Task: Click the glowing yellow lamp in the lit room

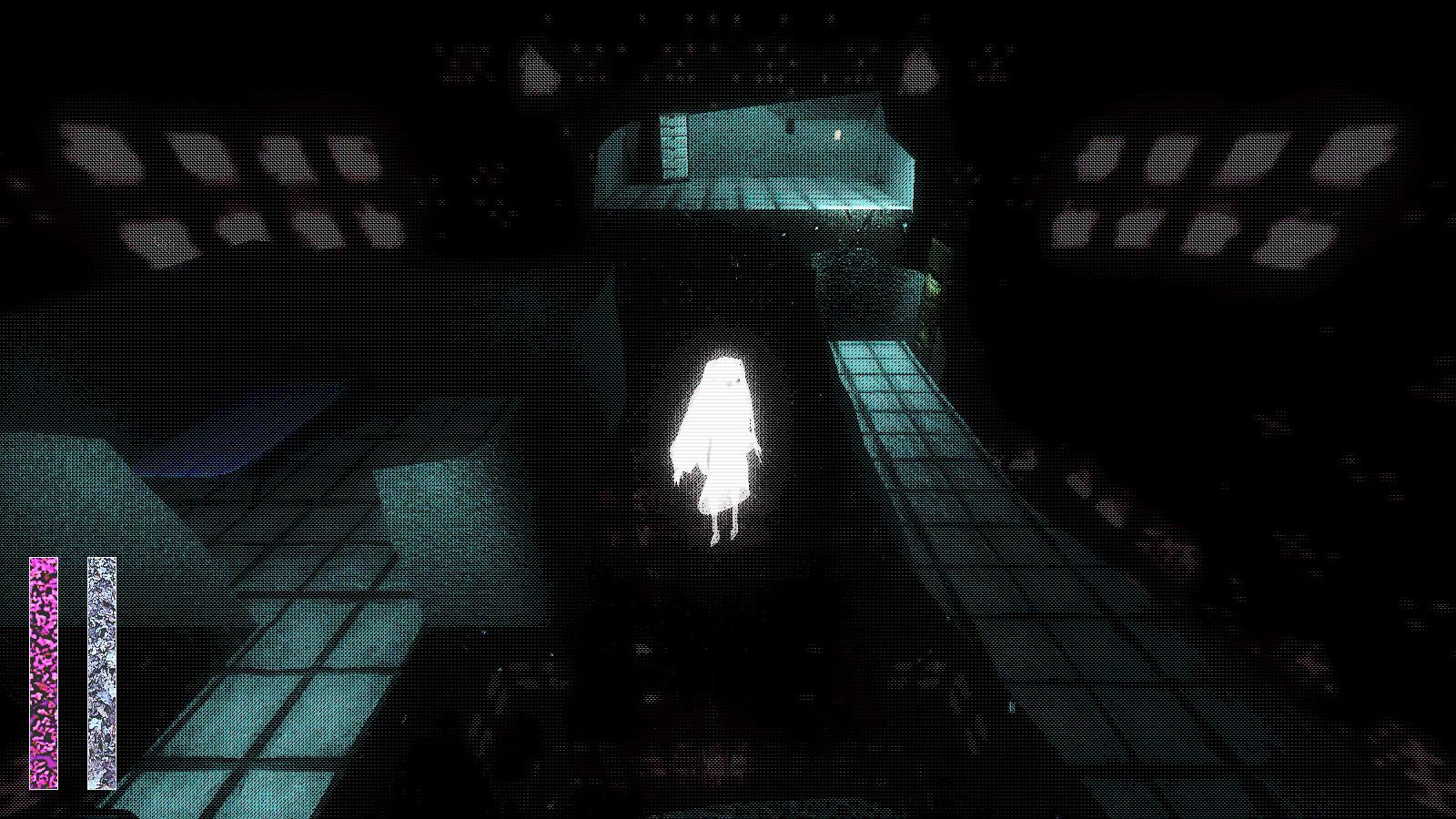Action: 838,134
